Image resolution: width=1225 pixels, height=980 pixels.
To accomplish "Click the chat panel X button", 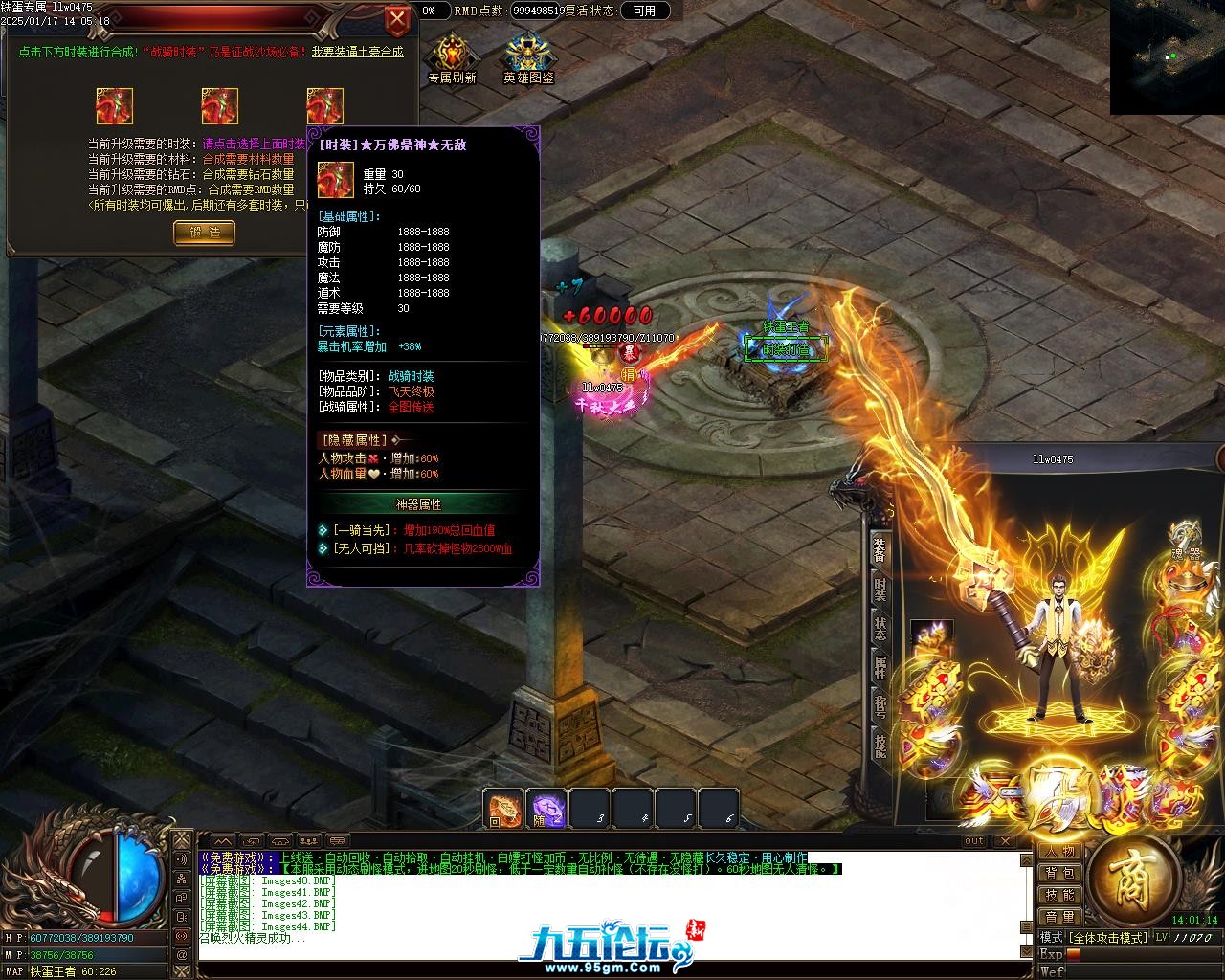I will 1004,841.
